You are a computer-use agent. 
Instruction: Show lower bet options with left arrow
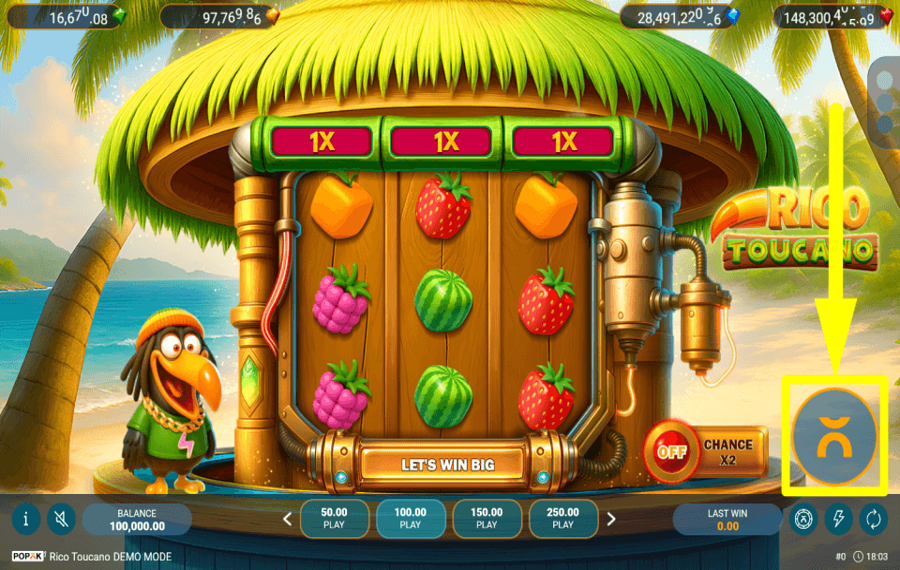288,519
